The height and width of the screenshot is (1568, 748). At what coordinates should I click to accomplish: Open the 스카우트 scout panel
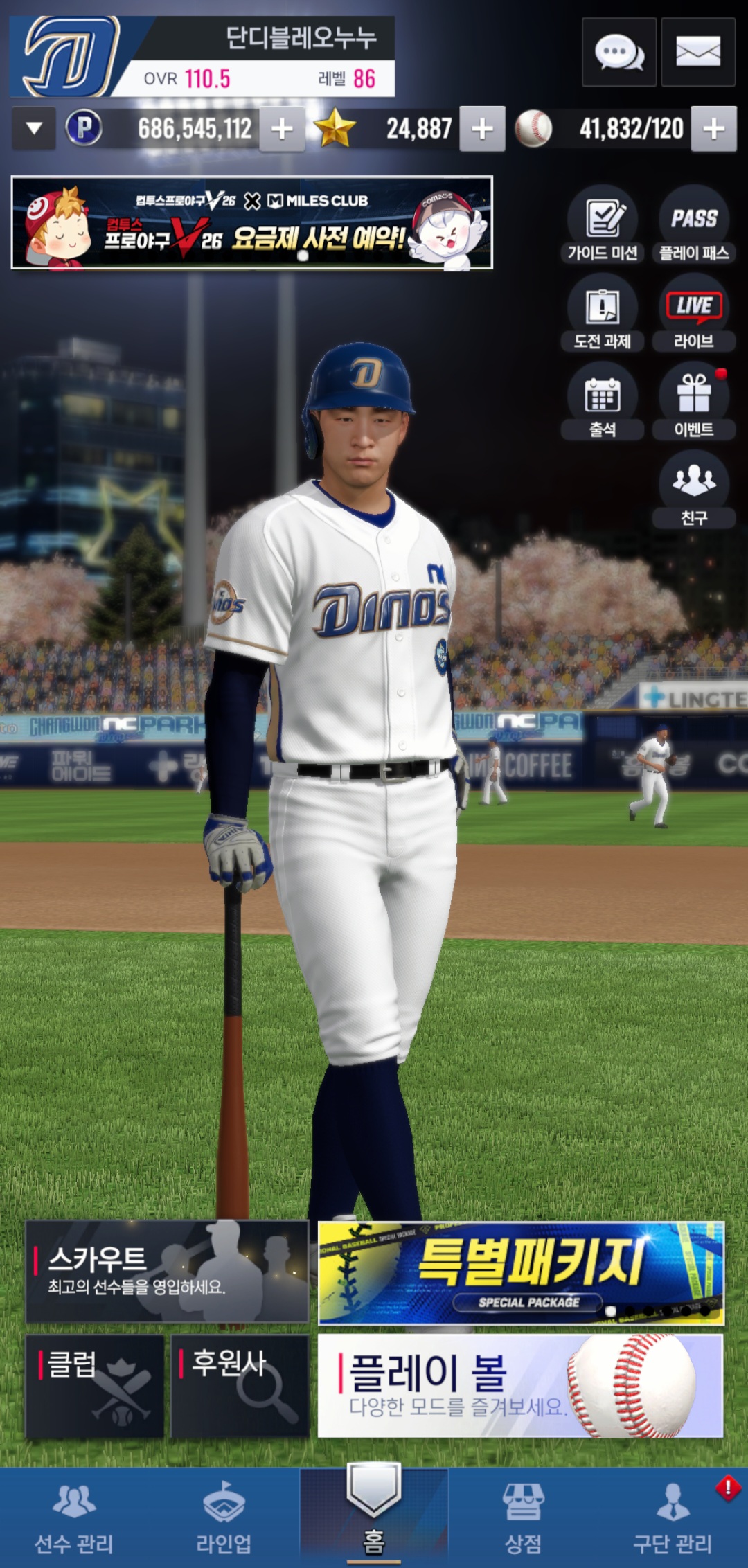point(167,1272)
